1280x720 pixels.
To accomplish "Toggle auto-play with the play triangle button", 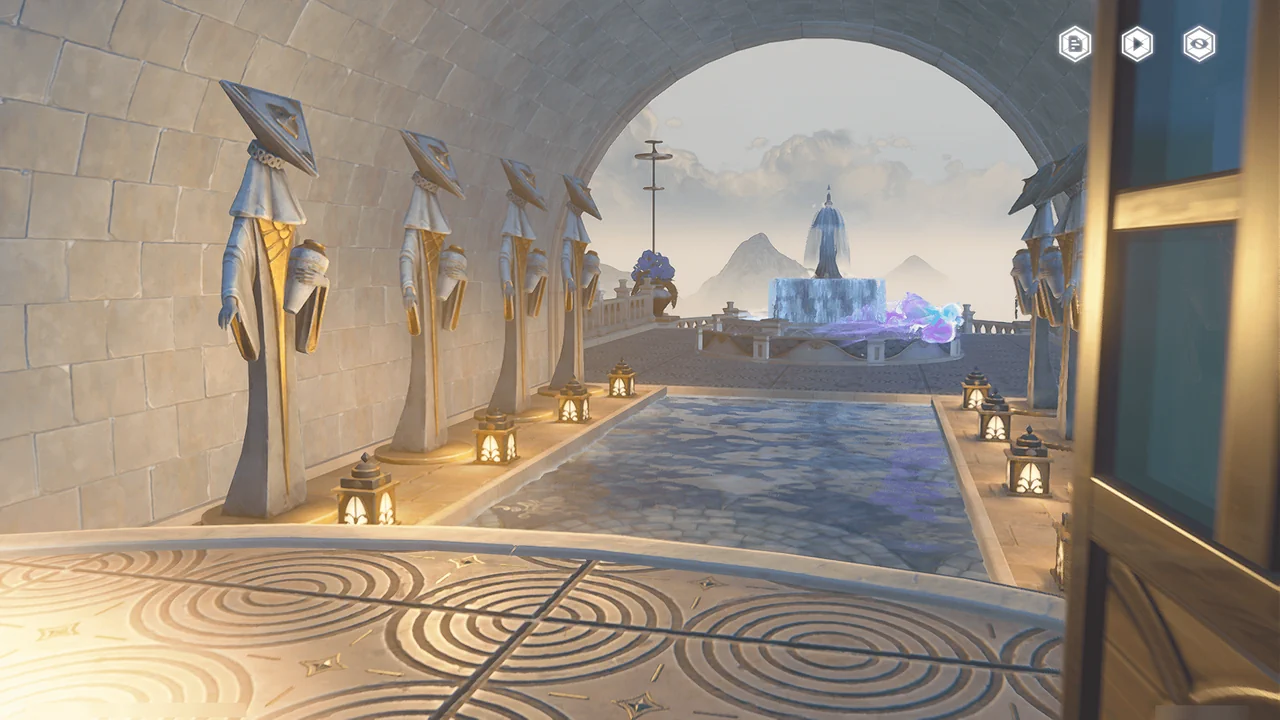I will click(x=1137, y=44).
